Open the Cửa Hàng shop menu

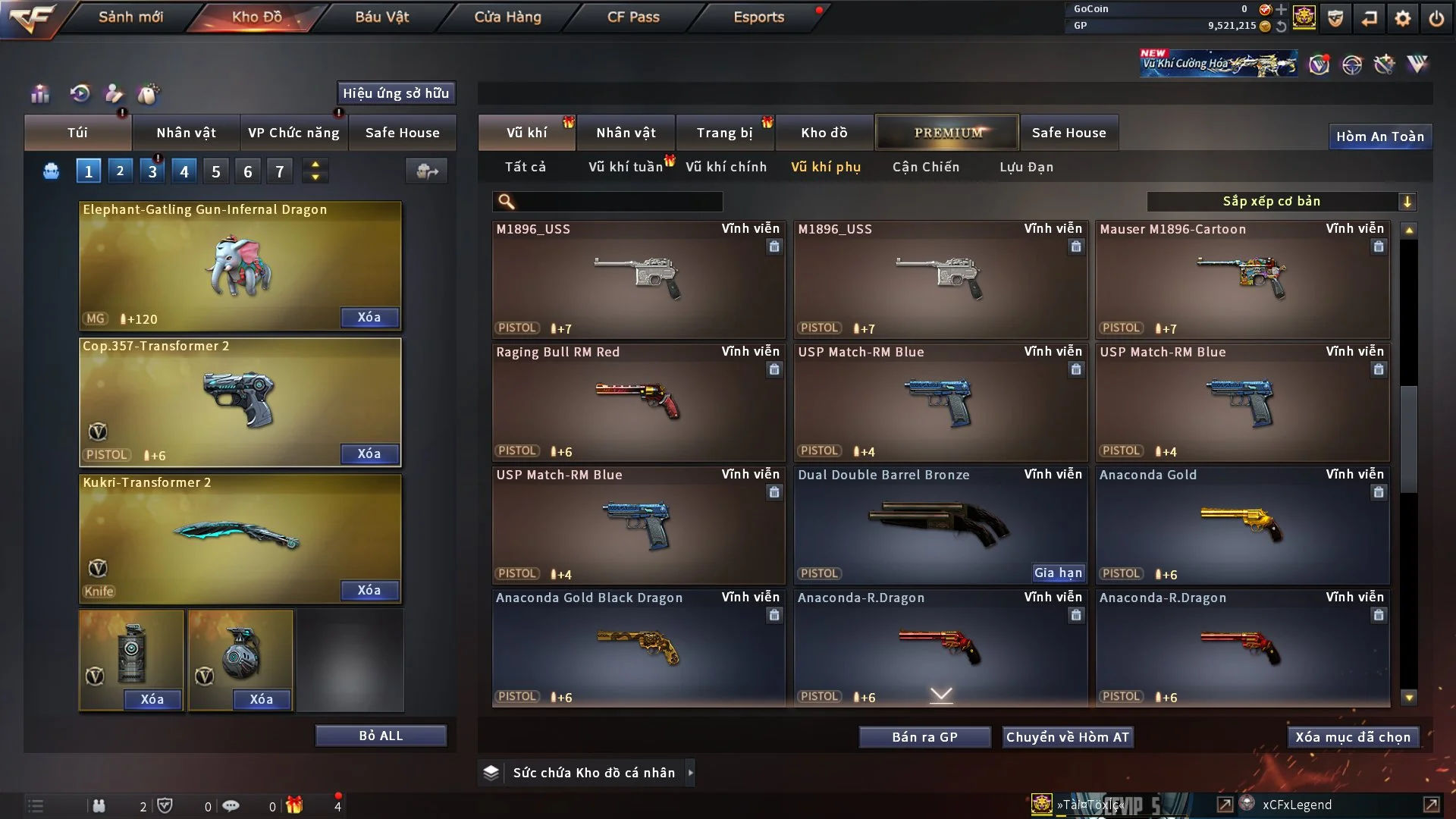pyautogui.click(x=507, y=17)
